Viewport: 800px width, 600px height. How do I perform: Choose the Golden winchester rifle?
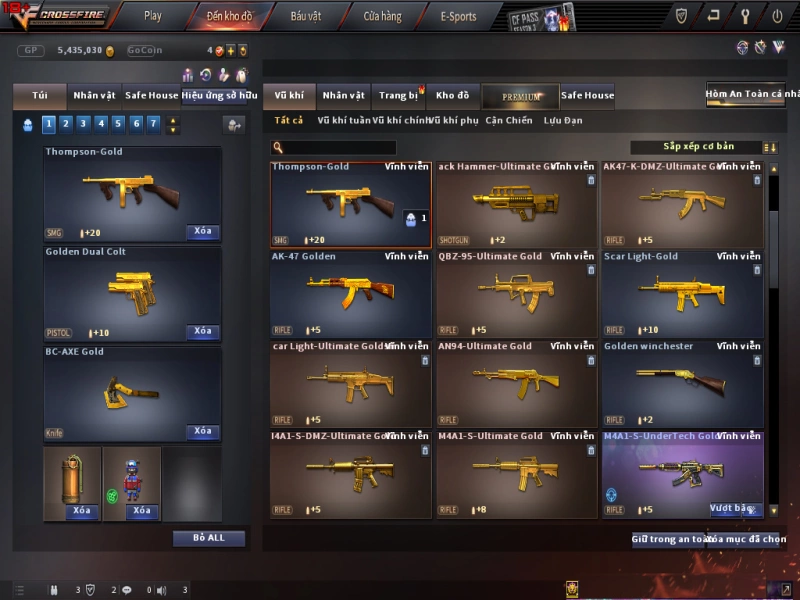click(x=682, y=383)
